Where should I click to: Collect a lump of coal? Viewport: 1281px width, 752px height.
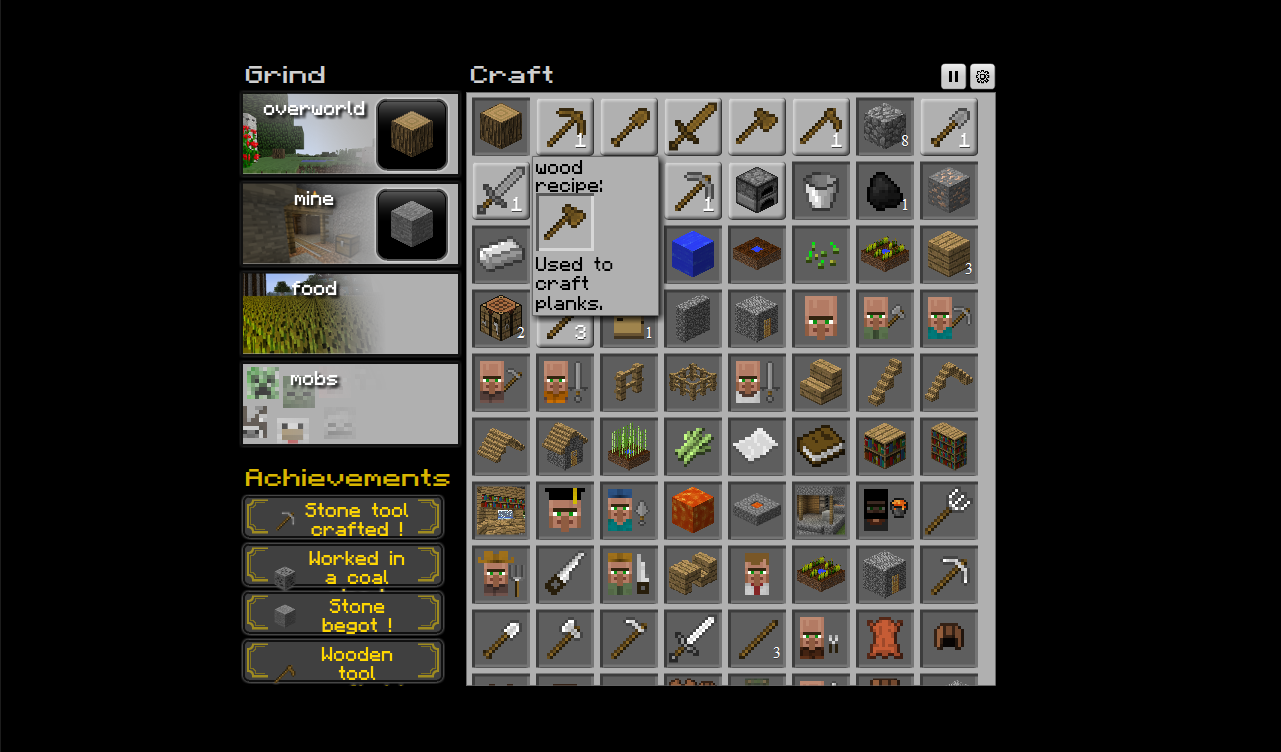(x=885, y=191)
